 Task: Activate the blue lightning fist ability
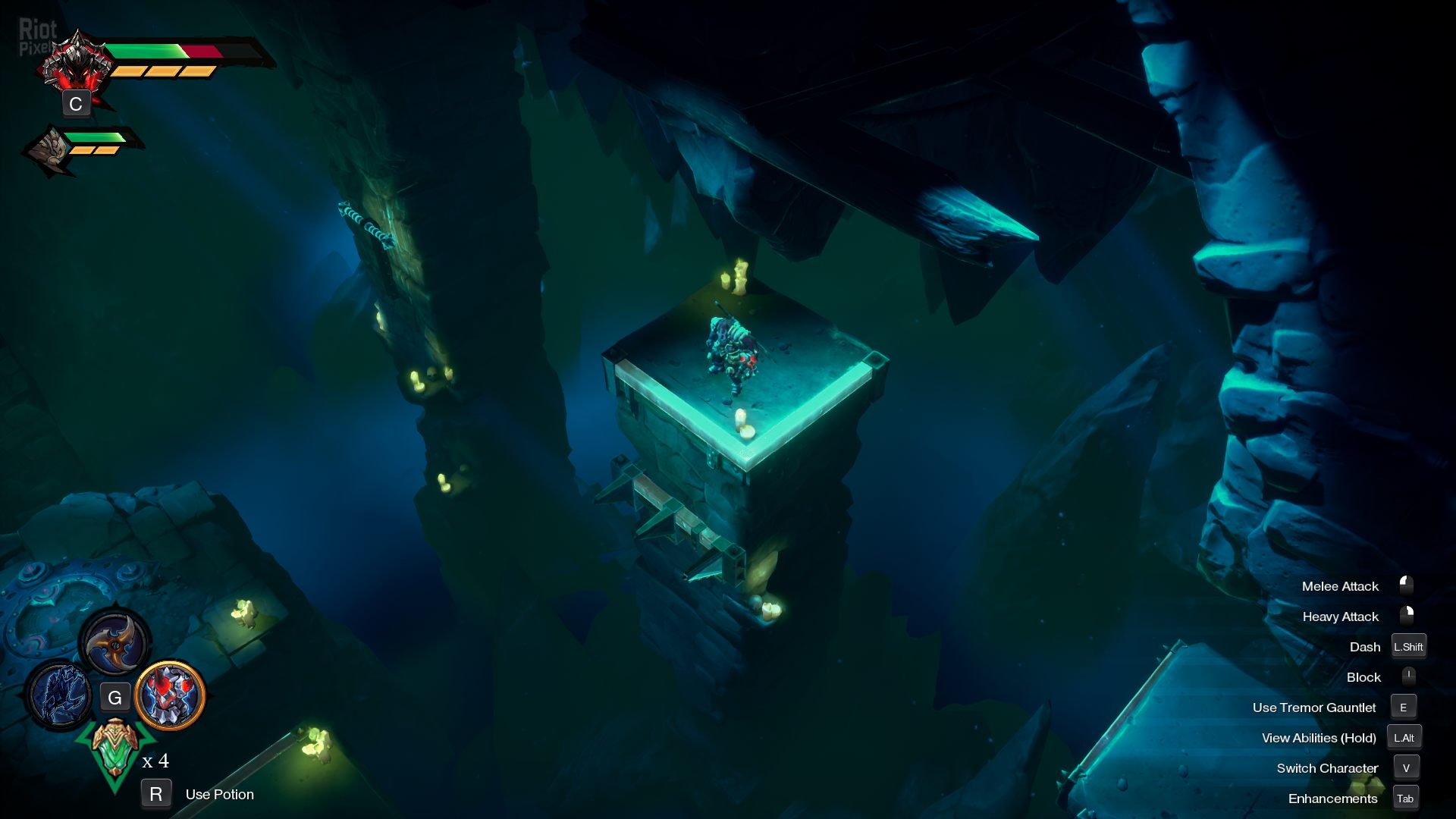(x=59, y=694)
